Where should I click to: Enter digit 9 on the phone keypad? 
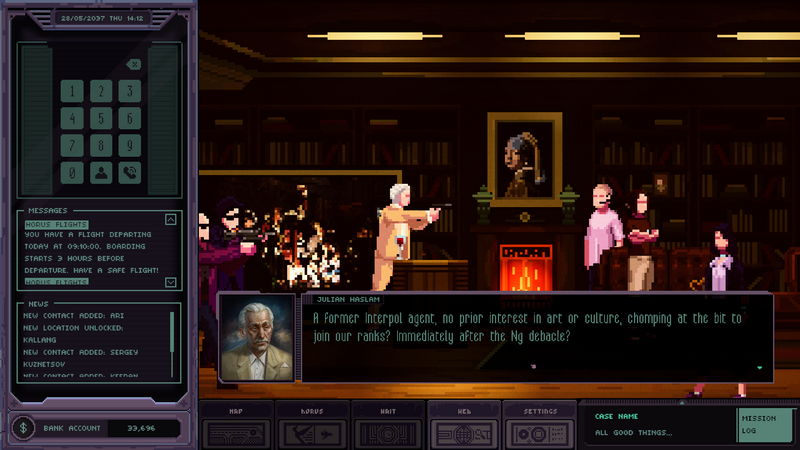(129, 145)
